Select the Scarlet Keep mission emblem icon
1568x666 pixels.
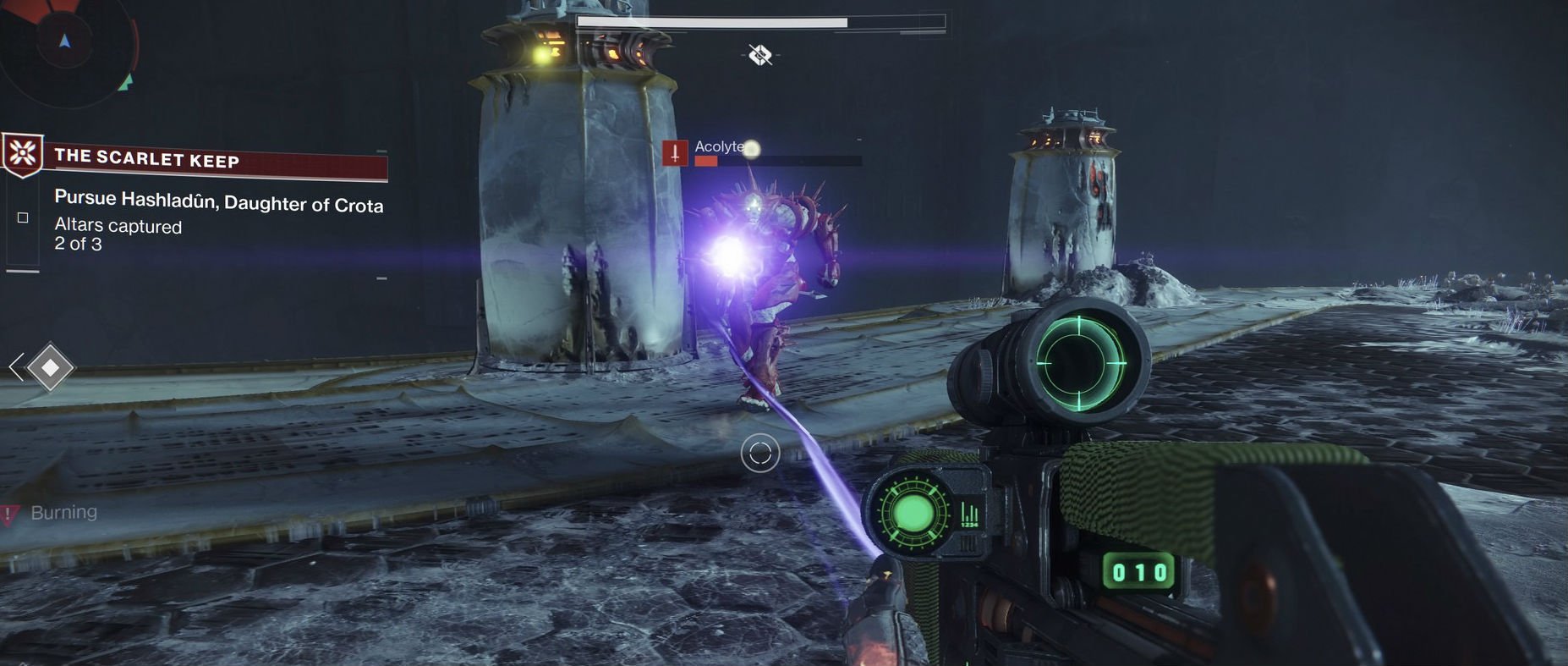pos(23,154)
